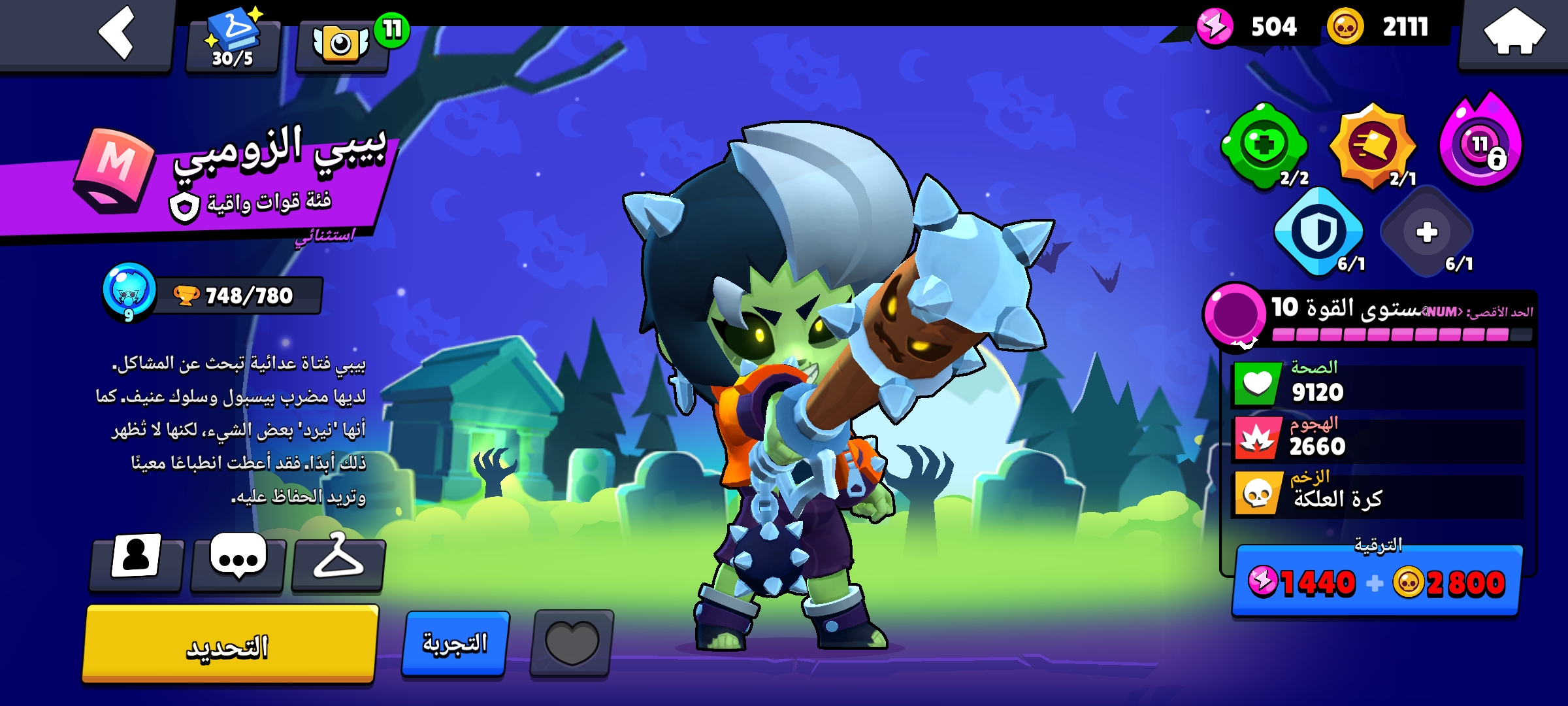Open the Mastery M badge
This screenshot has height=706, width=1568.
pyautogui.click(x=115, y=171)
